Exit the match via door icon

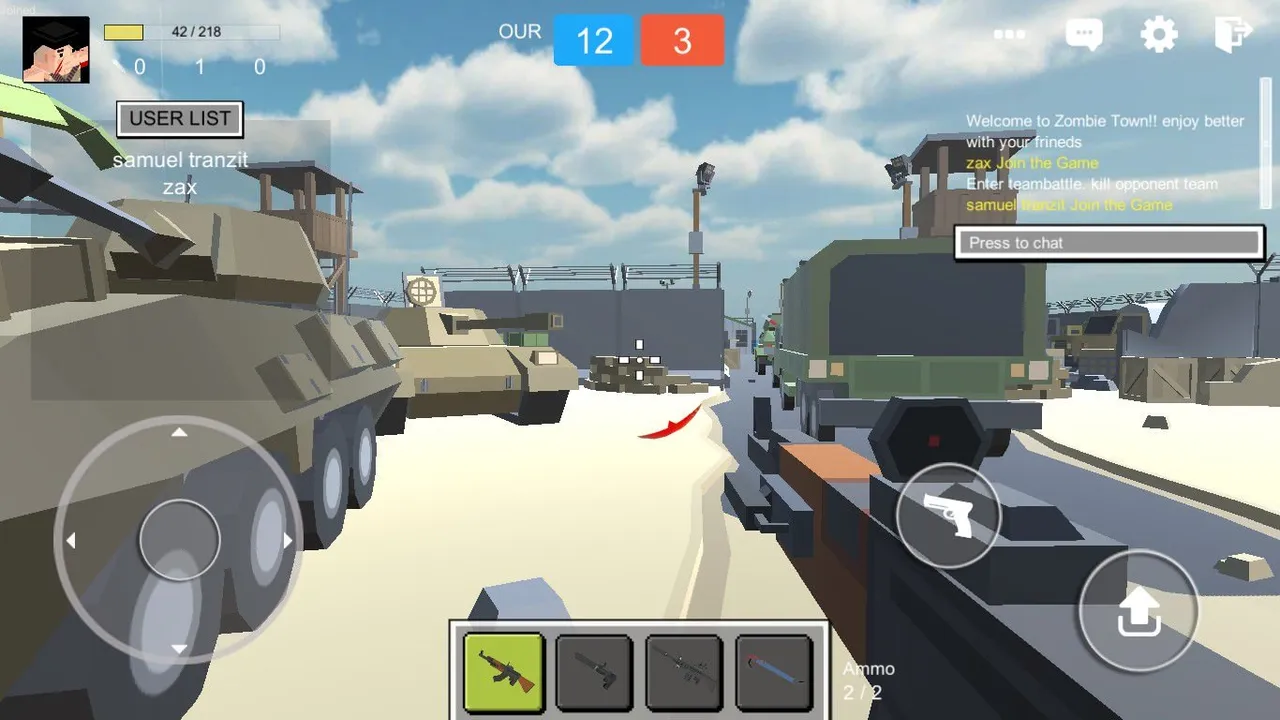pos(1233,34)
